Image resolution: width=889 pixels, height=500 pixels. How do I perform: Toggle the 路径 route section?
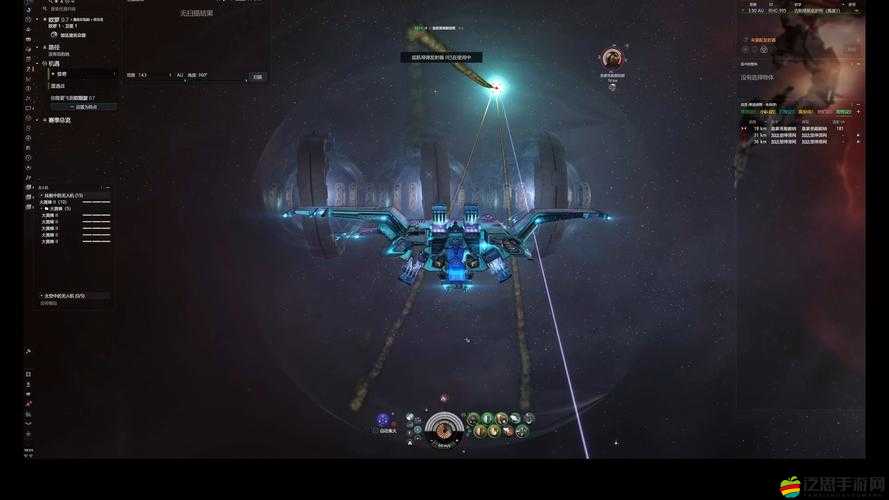(53, 46)
